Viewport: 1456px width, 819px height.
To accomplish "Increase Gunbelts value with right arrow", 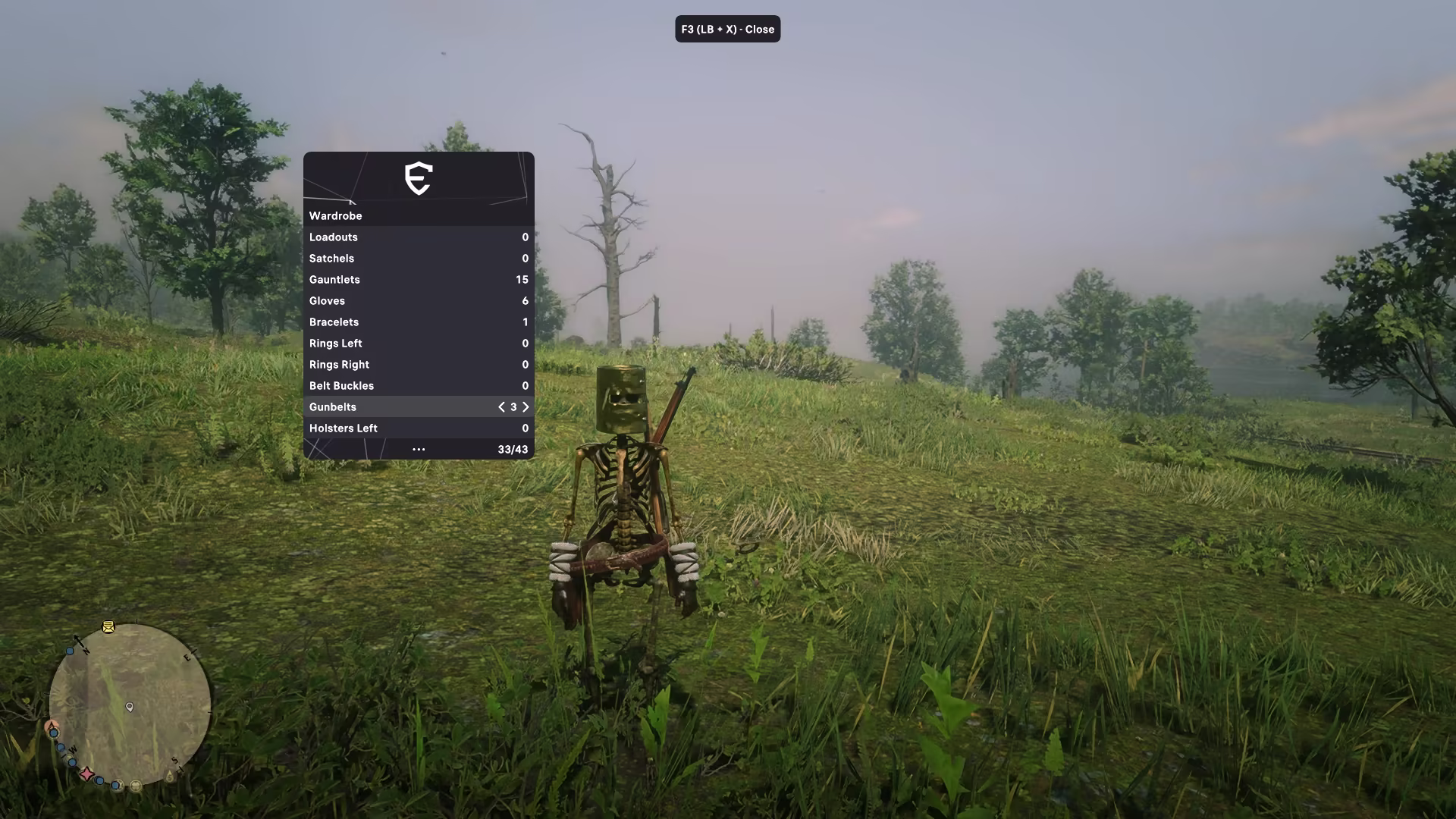I will (x=526, y=407).
